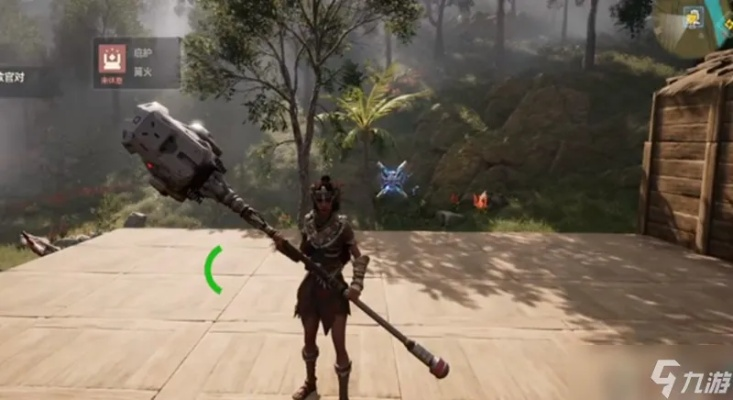Image resolution: width=733 pixels, height=400 pixels.
Task: Select the yellow marker on the minimap
Action: click(x=692, y=18)
